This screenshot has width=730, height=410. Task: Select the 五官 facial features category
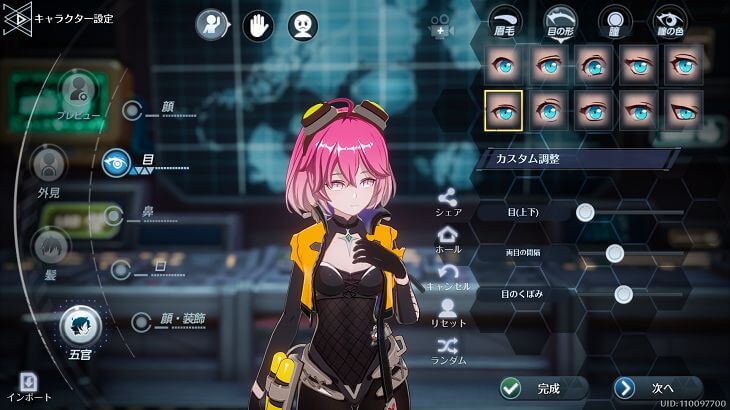79,326
